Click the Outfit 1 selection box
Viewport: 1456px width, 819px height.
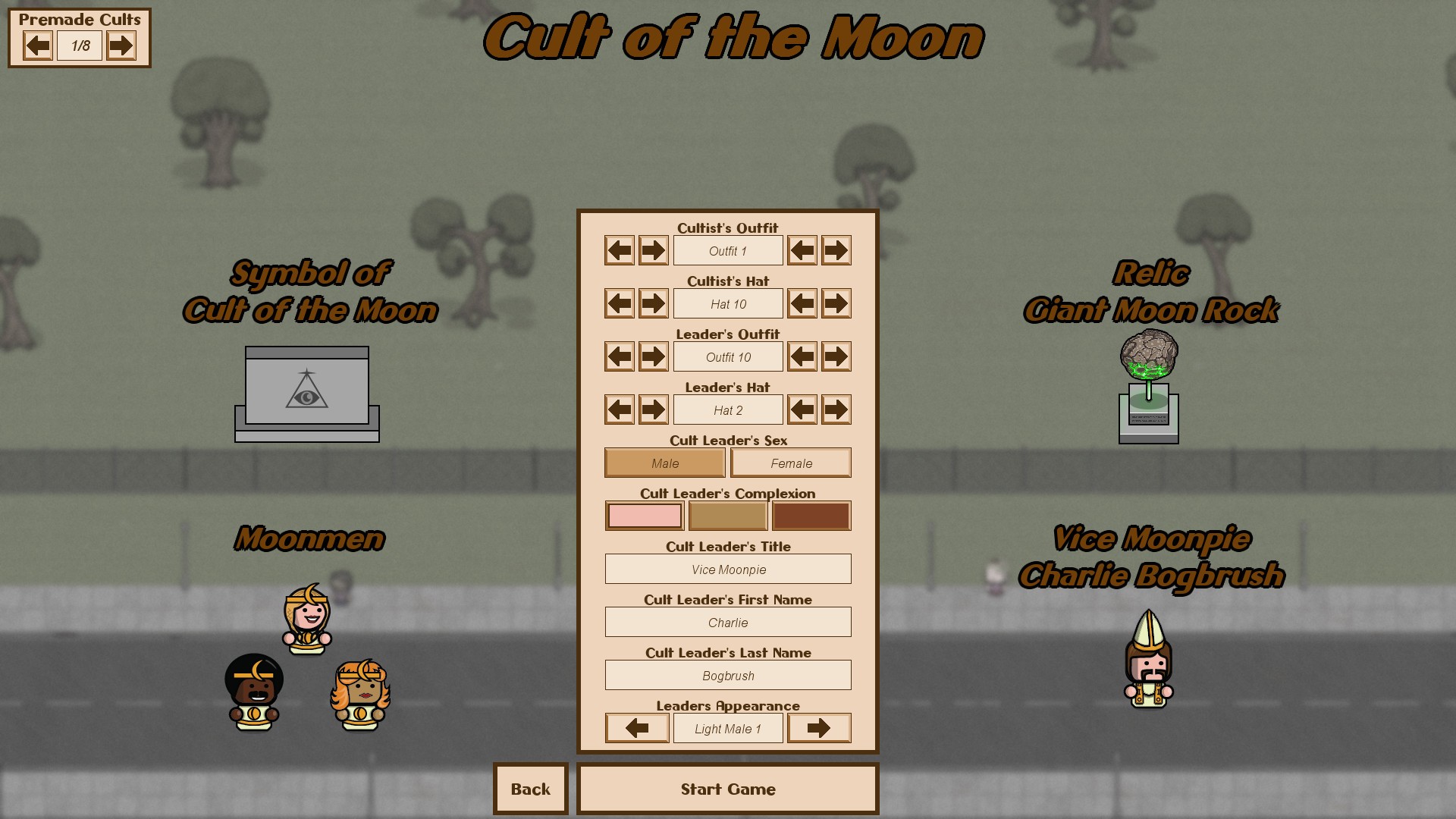[x=727, y=250]
